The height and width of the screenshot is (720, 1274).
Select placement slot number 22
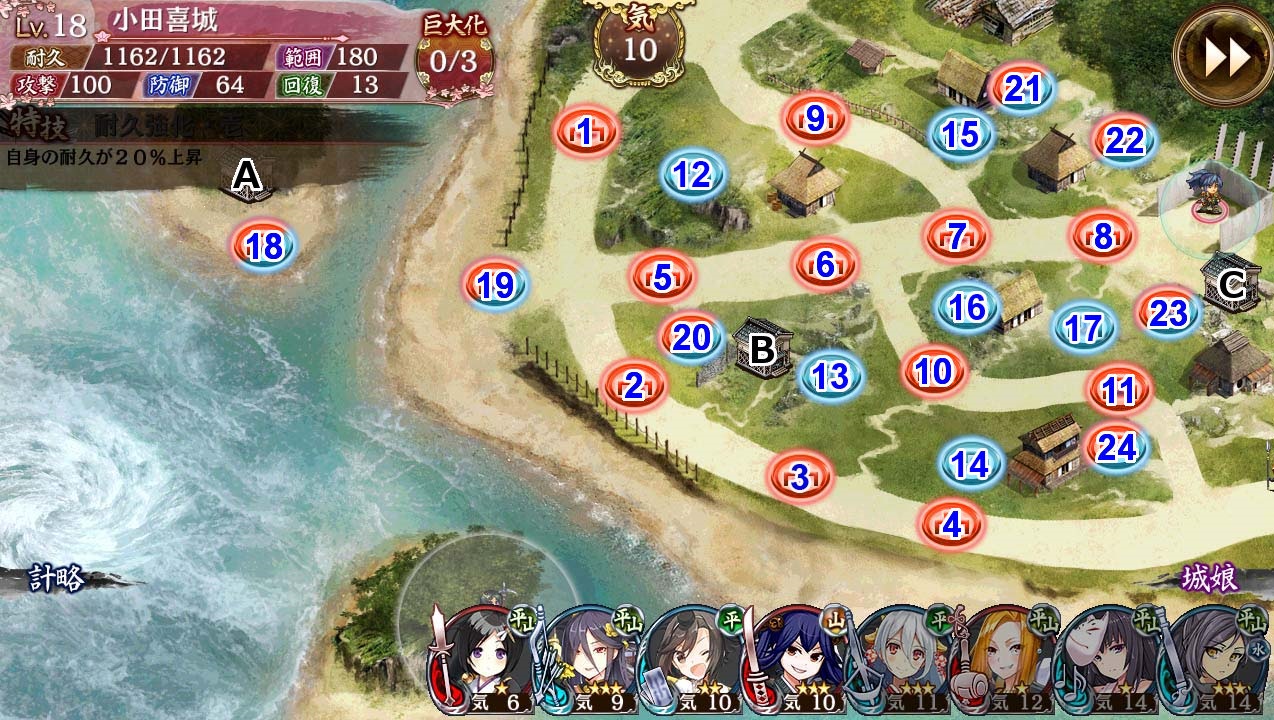[1124, 141]
